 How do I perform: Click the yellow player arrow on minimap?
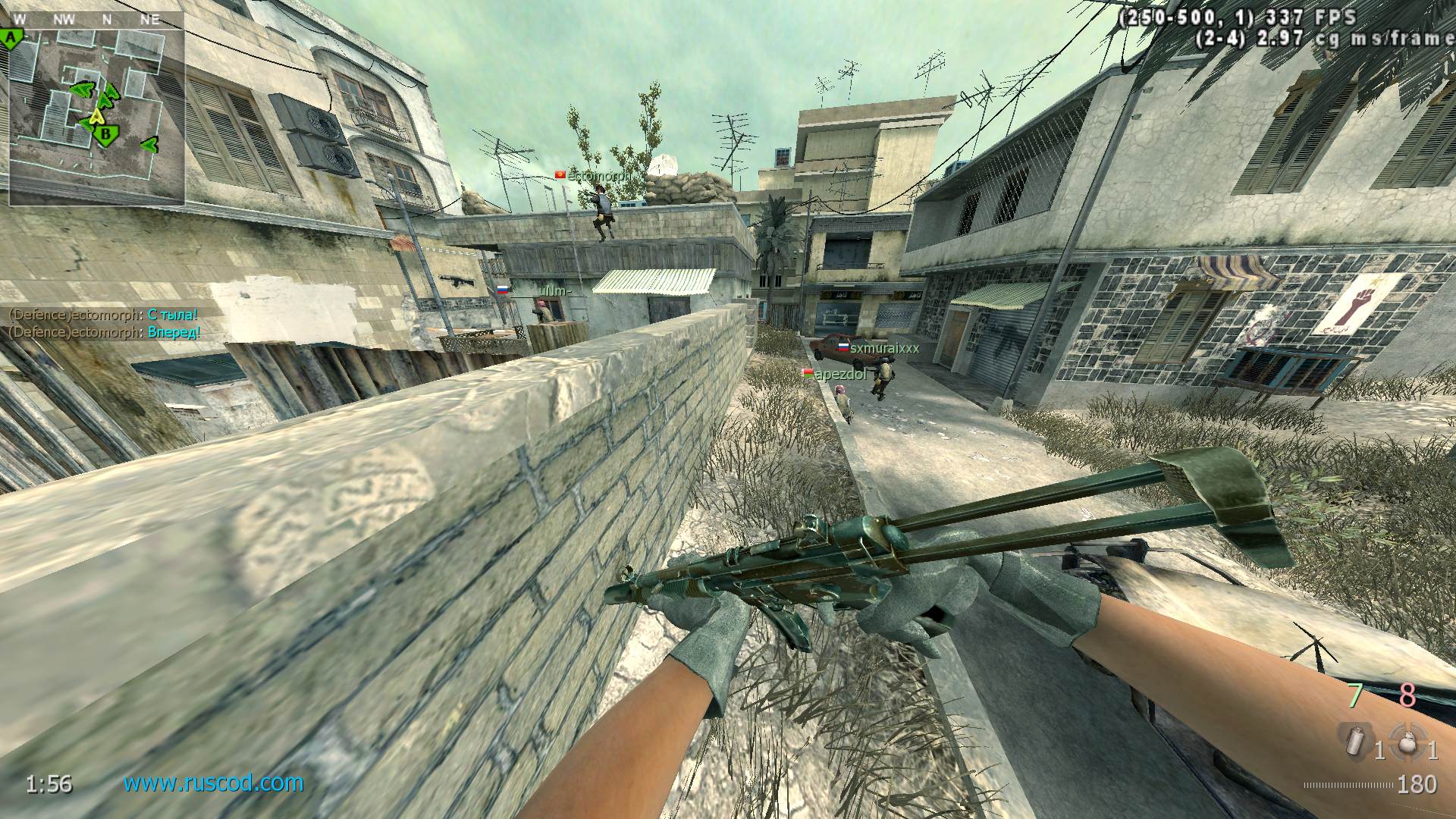pos(96,118)
